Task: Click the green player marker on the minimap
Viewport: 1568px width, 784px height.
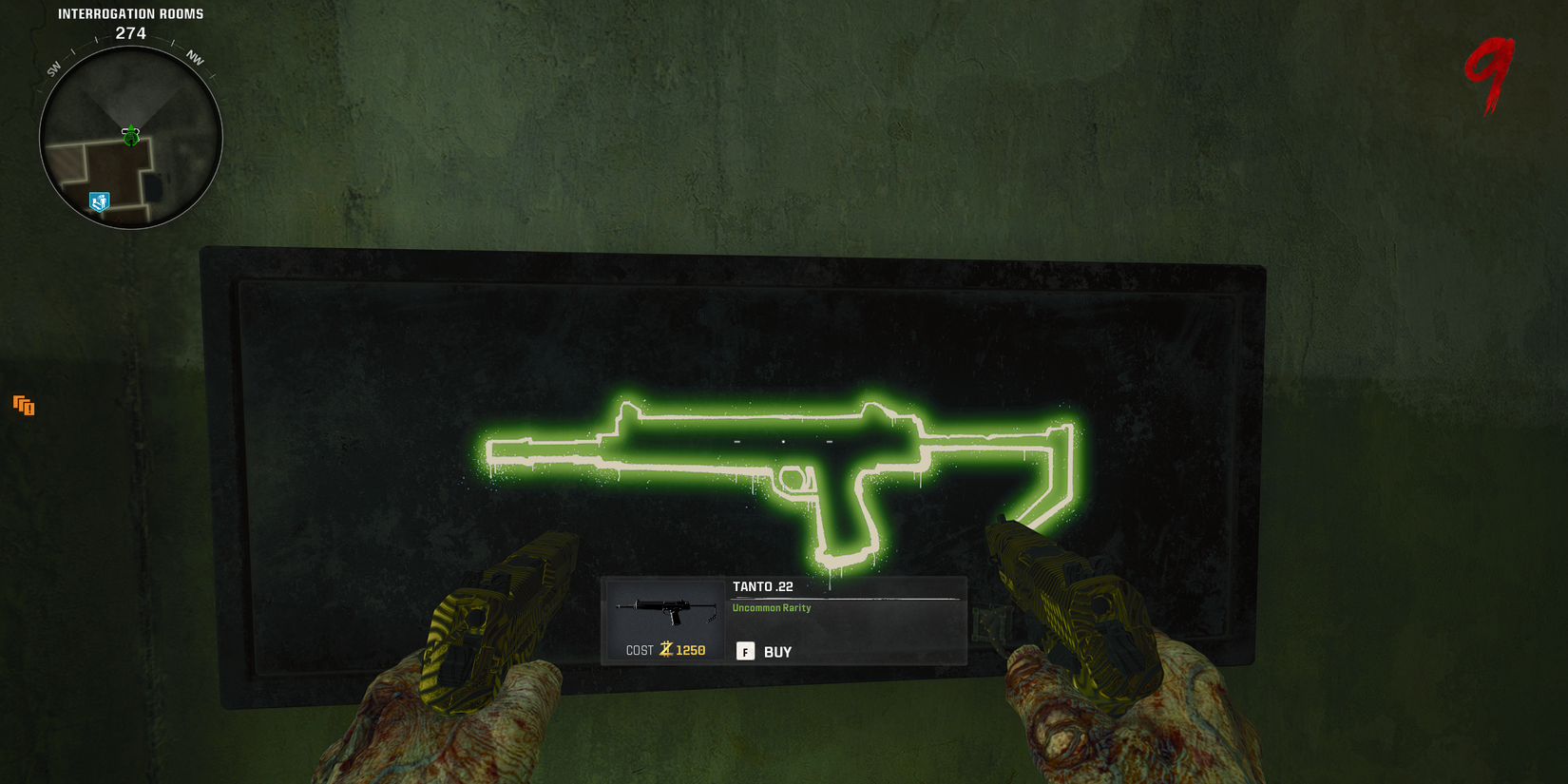Action: click(131, 141)
